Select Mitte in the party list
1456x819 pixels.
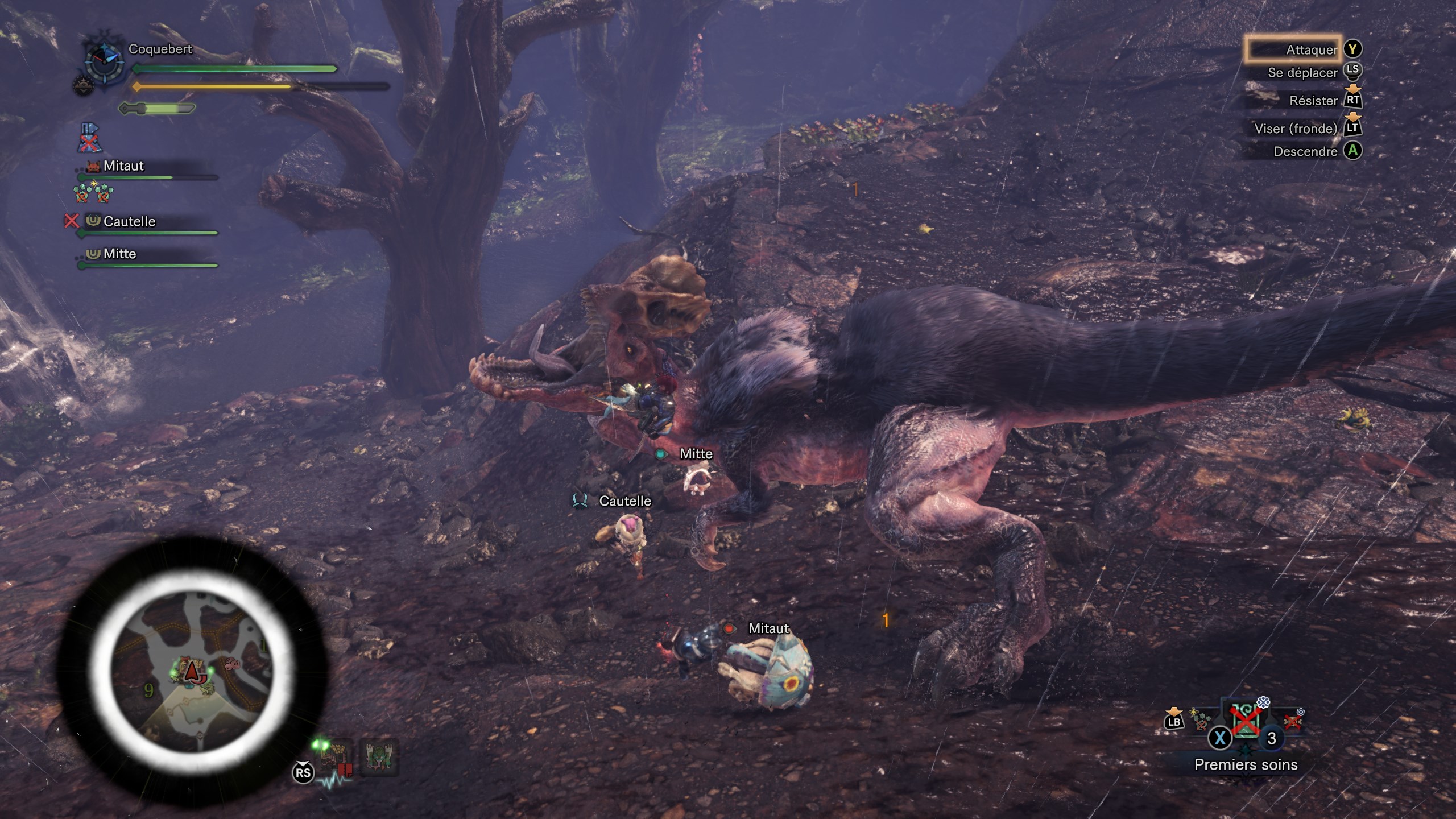coord(119,254)
